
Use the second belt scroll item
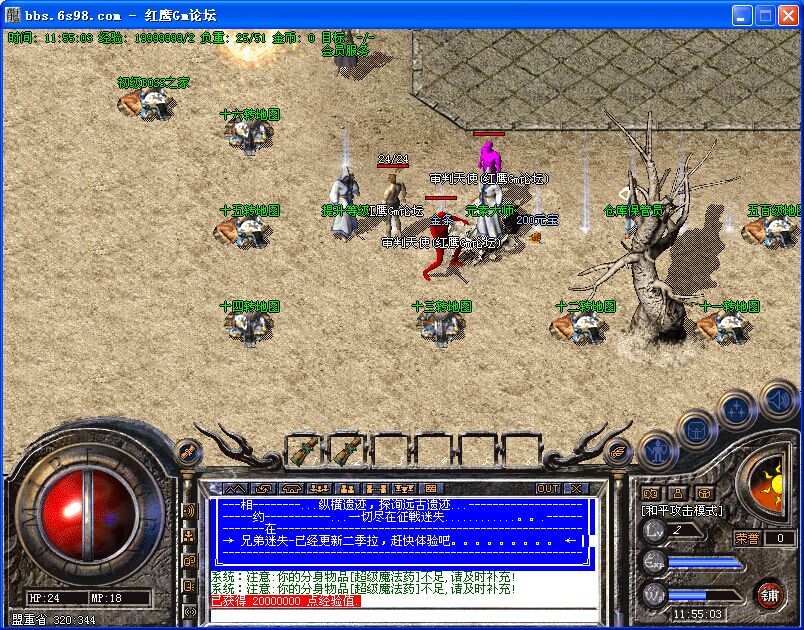pyautogui.click(x=346, y=449)
